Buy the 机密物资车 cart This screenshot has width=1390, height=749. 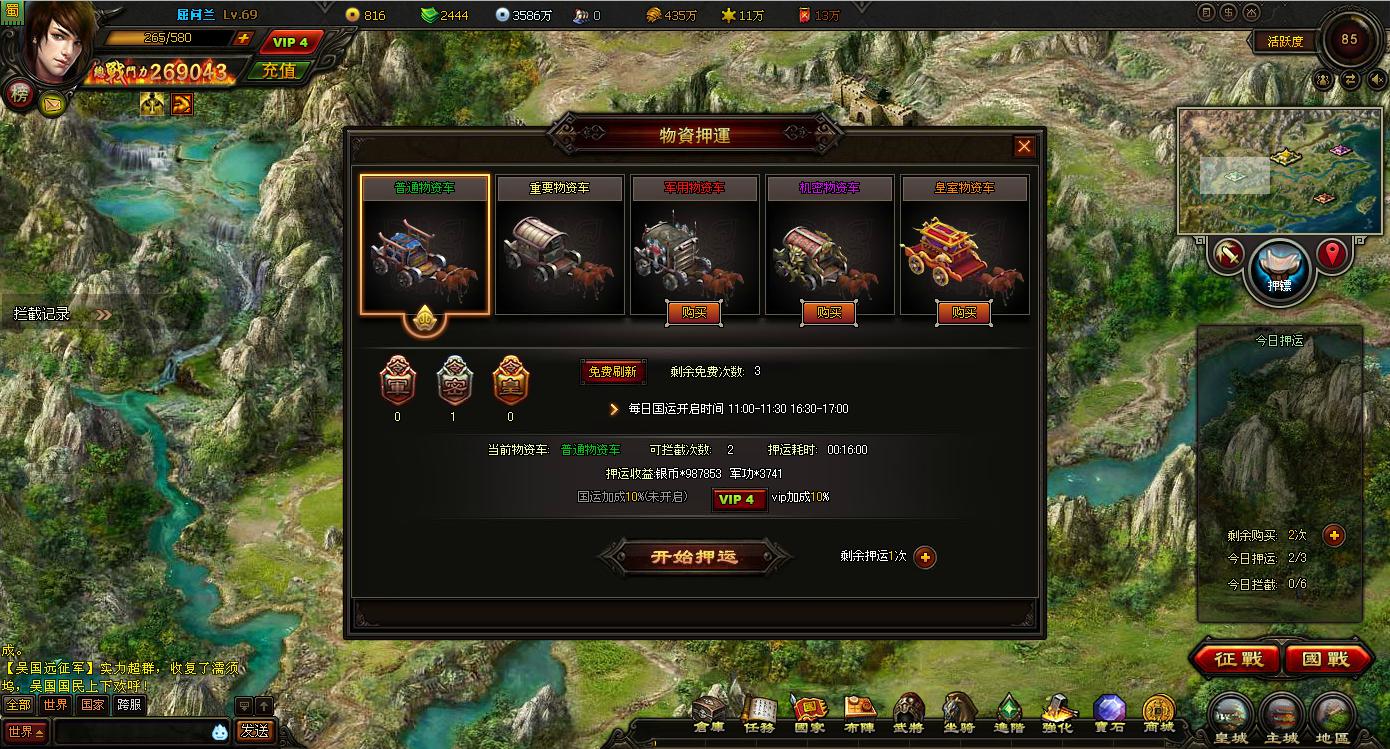pos(829,313)
